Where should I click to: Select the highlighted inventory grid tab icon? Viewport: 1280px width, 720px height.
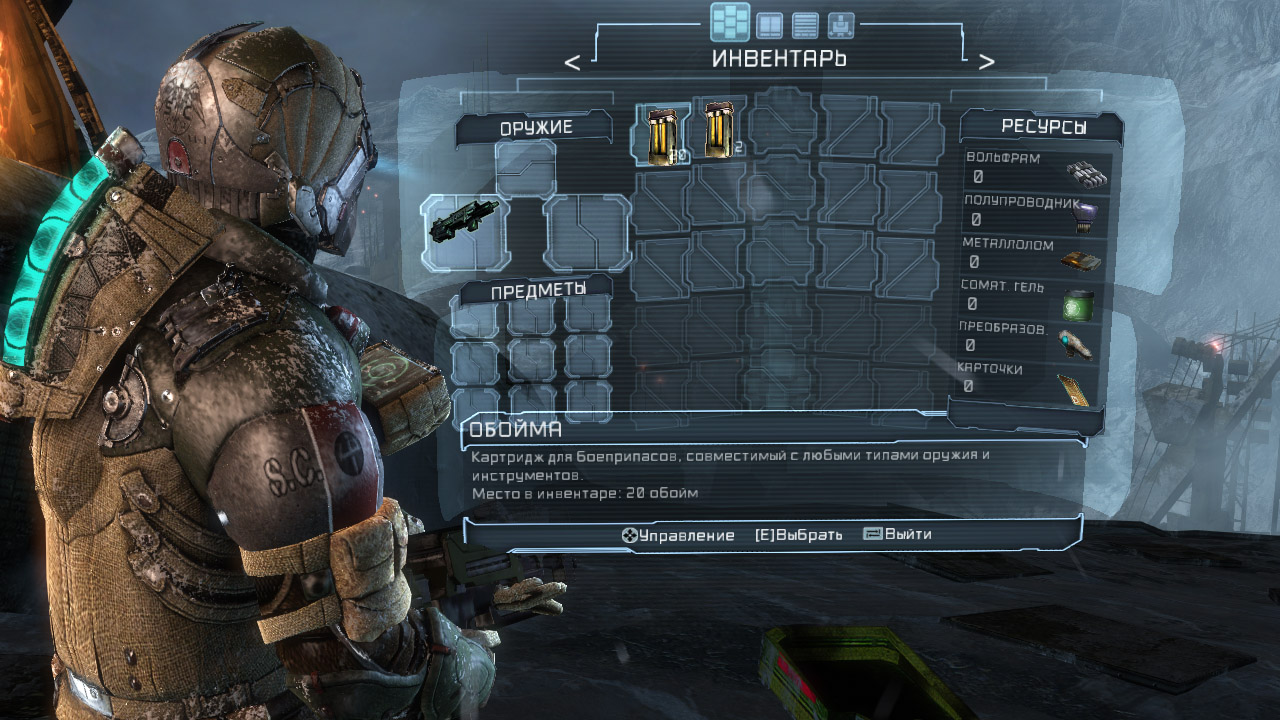point(730,22)
